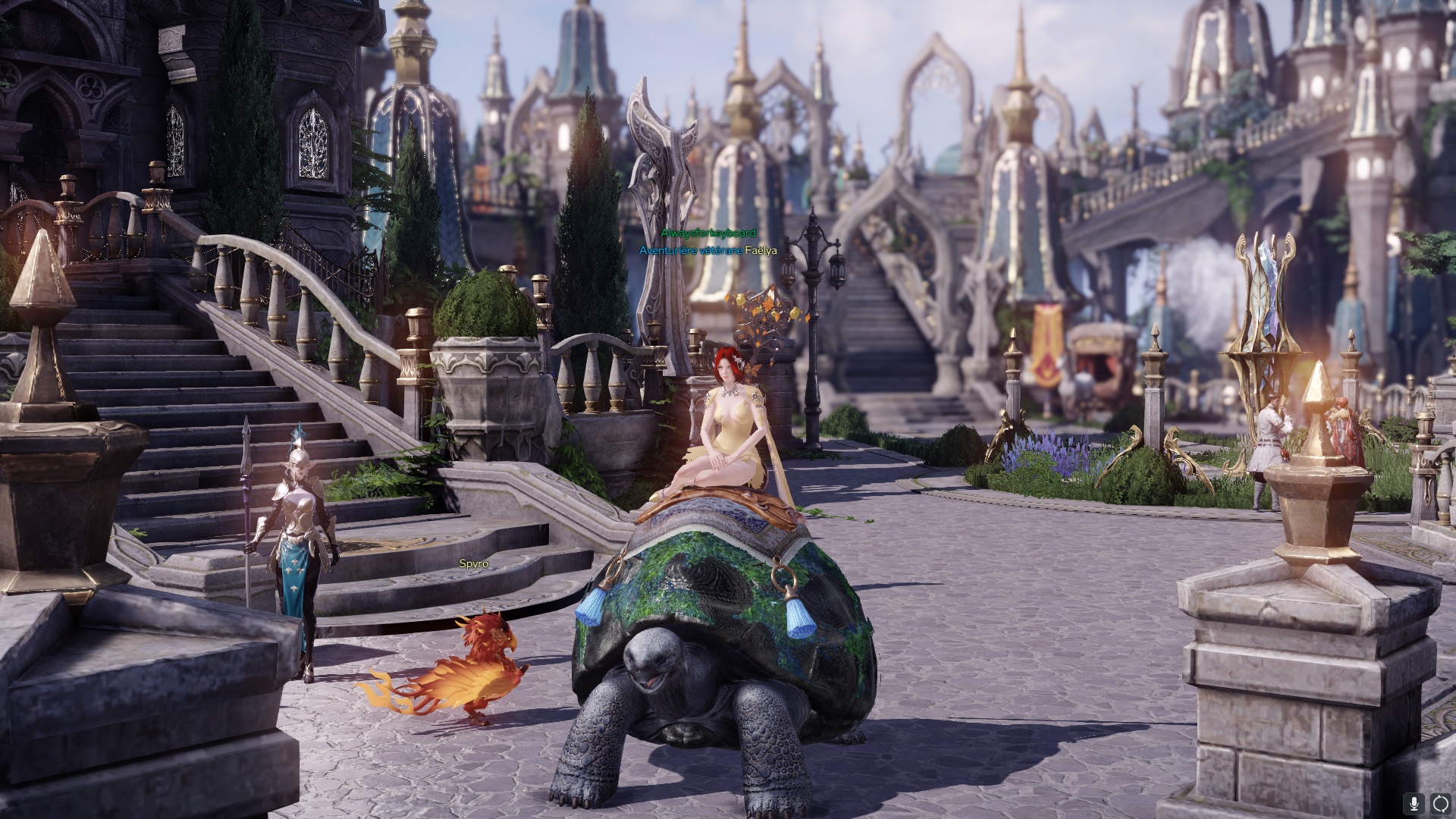Click the circular arrows refresh icon
The image size is (1456, 819).
coord(1440,803)
